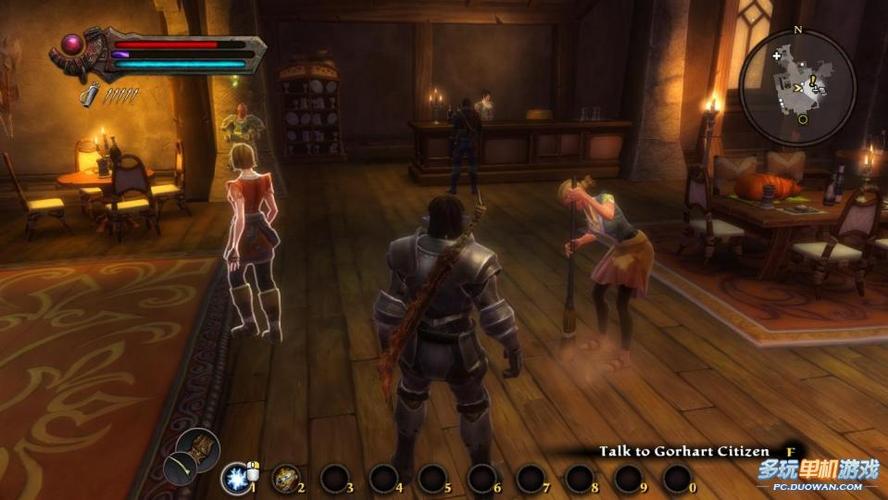Select the empty hotbar slot numbered 0

[677, 477]
